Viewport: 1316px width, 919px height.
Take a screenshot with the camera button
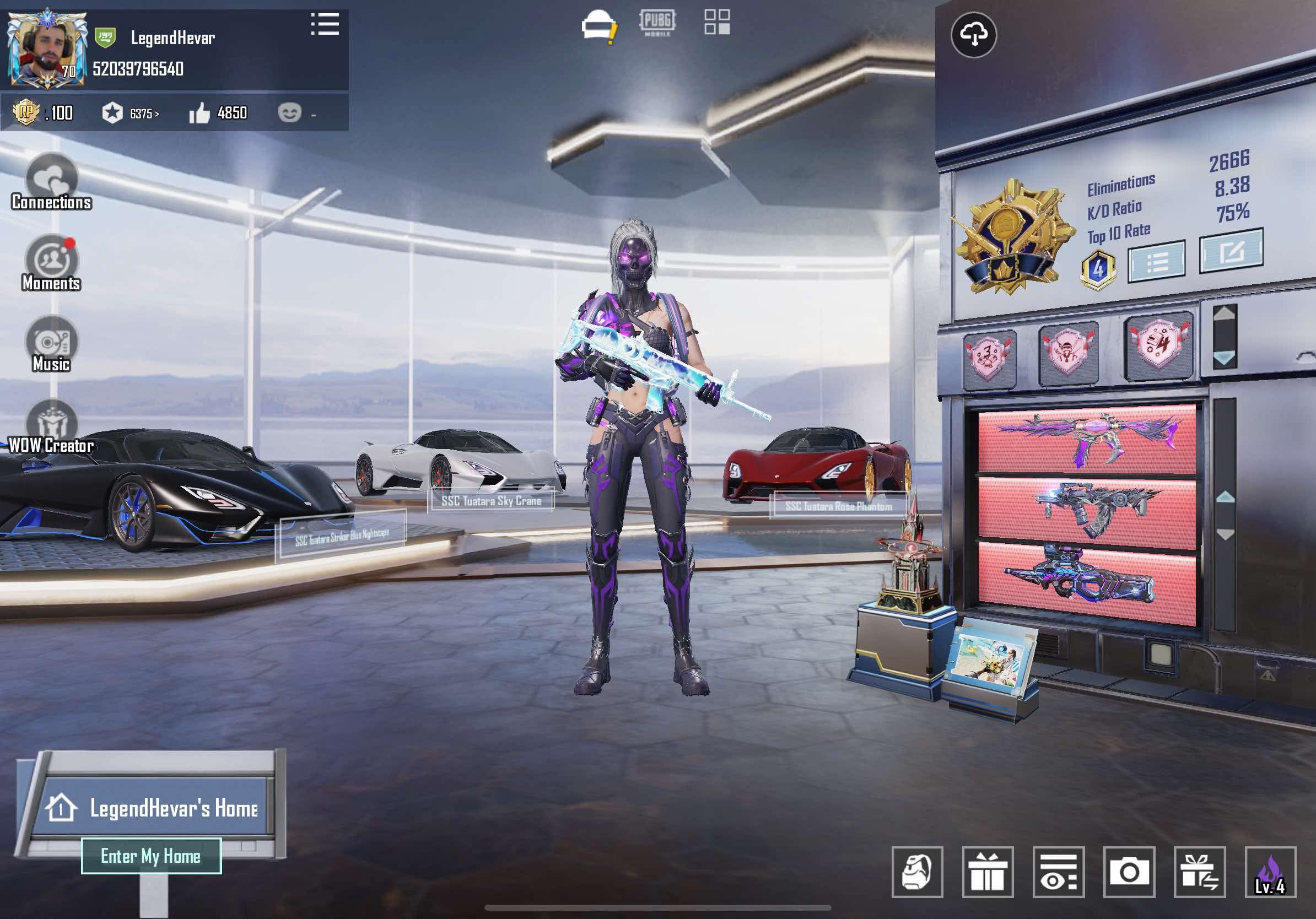(x=1129, y=872)
